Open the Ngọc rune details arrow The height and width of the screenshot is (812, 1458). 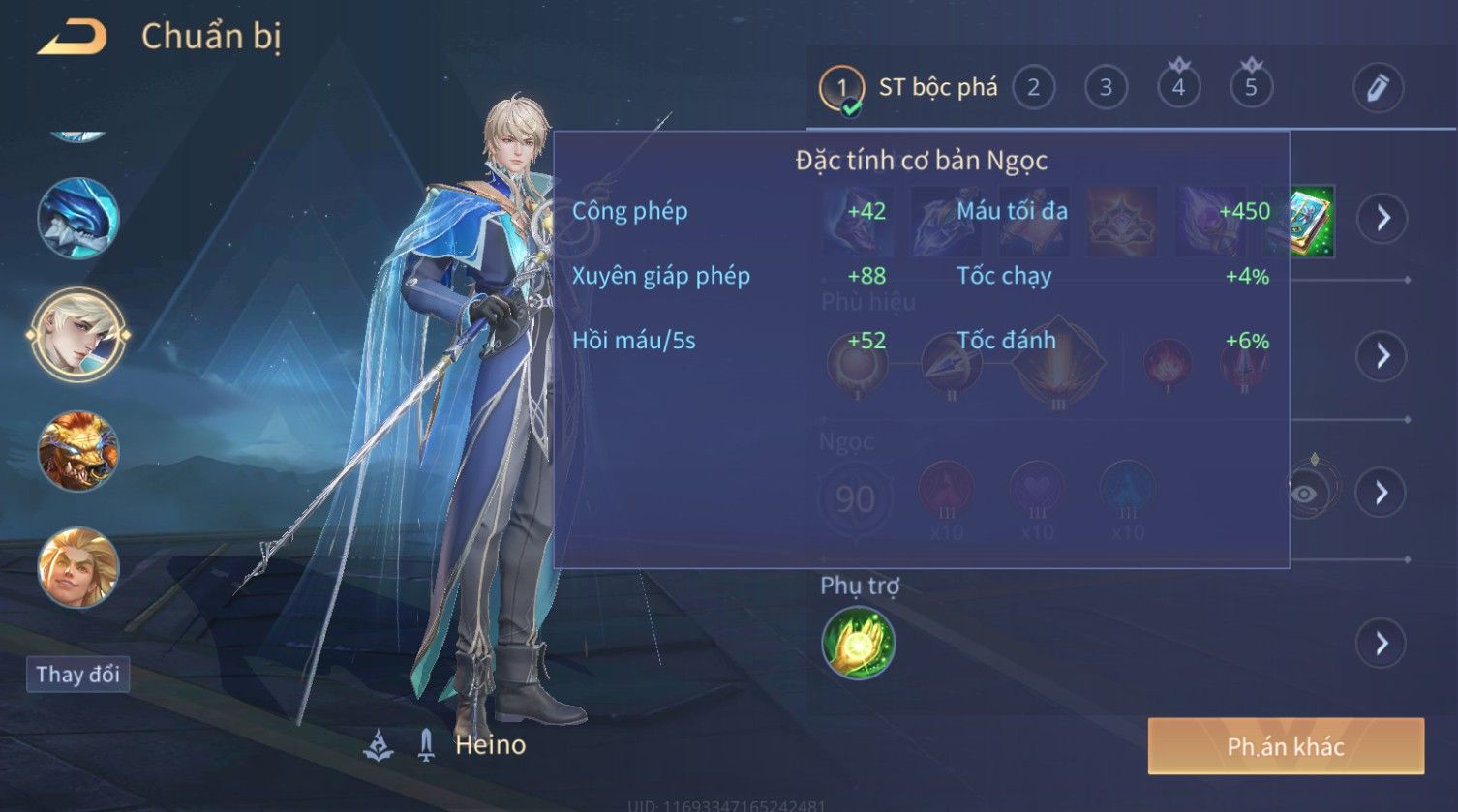click(1382, 493)
